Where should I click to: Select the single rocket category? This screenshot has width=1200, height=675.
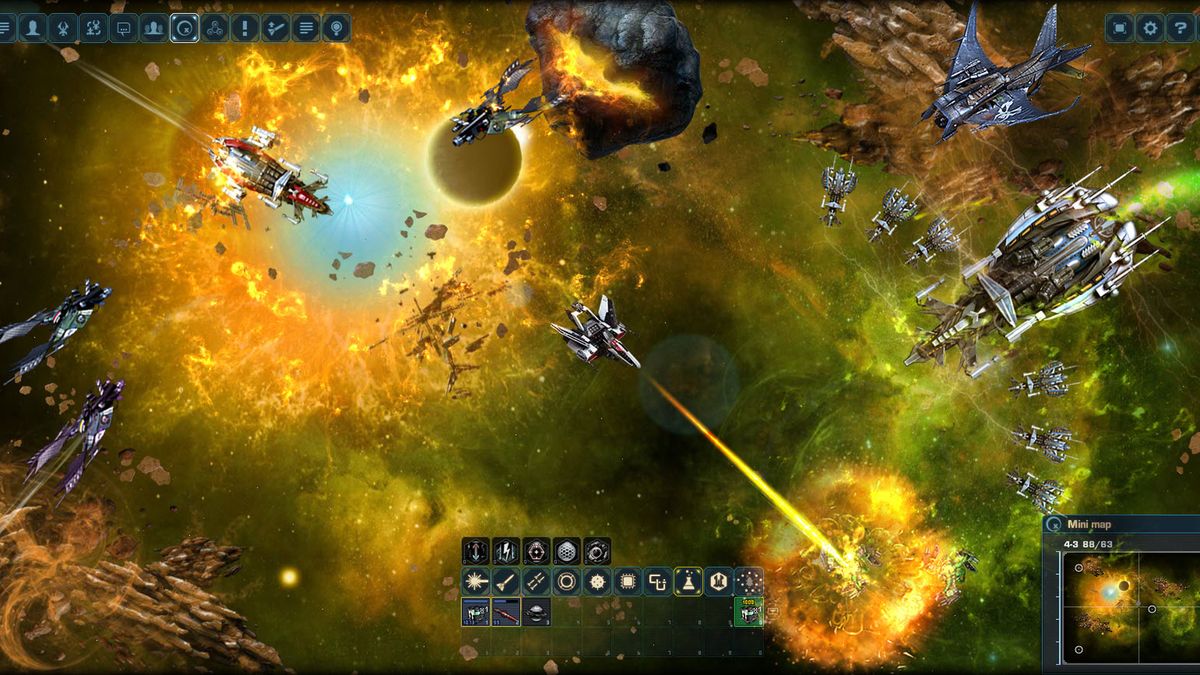pos(506,581)
